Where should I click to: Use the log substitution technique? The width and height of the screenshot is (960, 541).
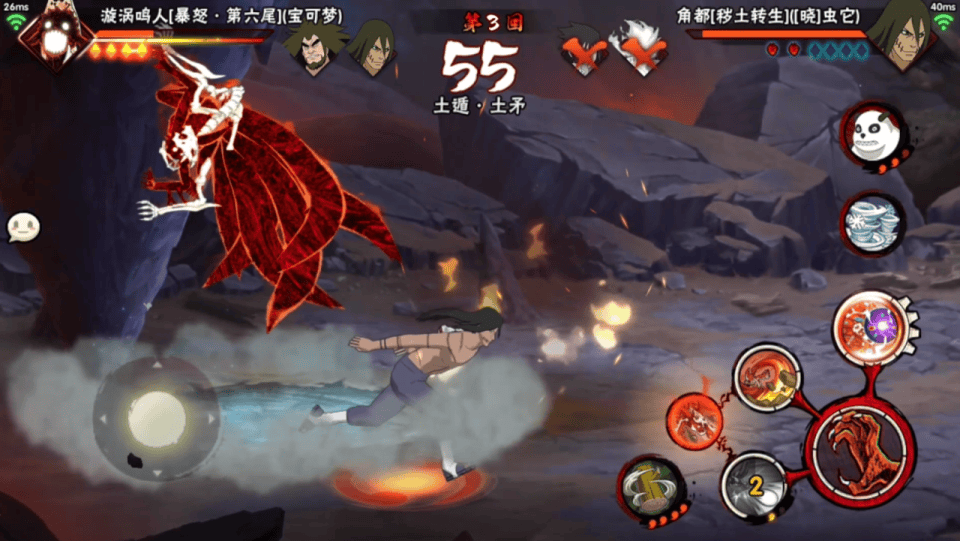coord(649,488)
